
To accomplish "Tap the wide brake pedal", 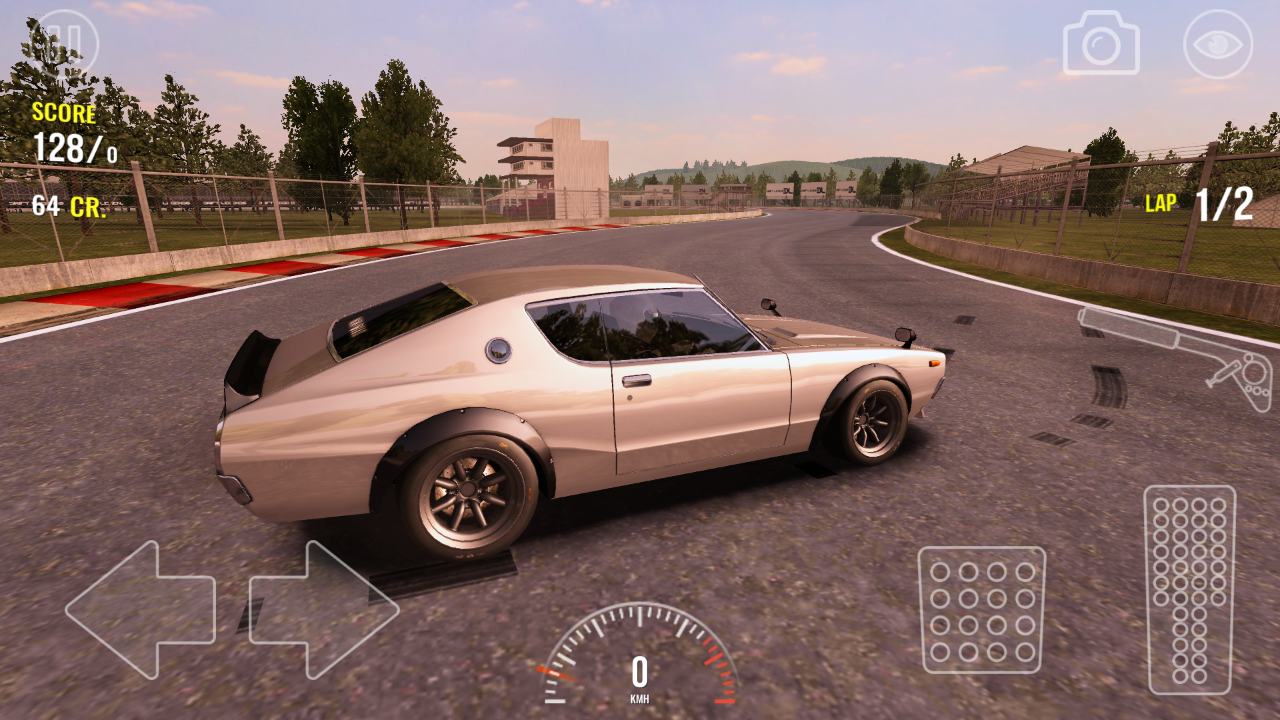I will pyautogui.click(x=981, y=609).
